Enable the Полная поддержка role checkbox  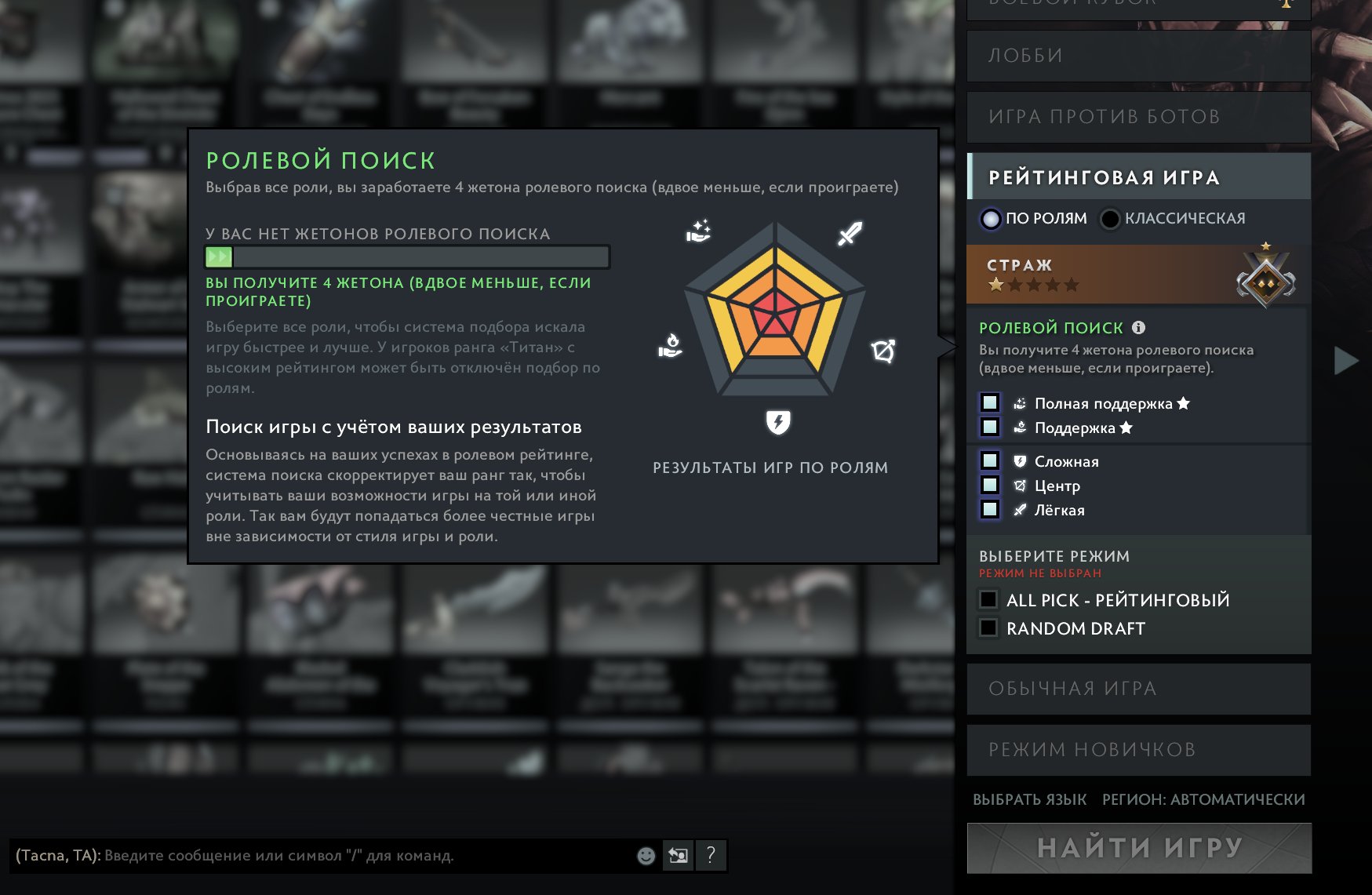(x=991, y=403)
